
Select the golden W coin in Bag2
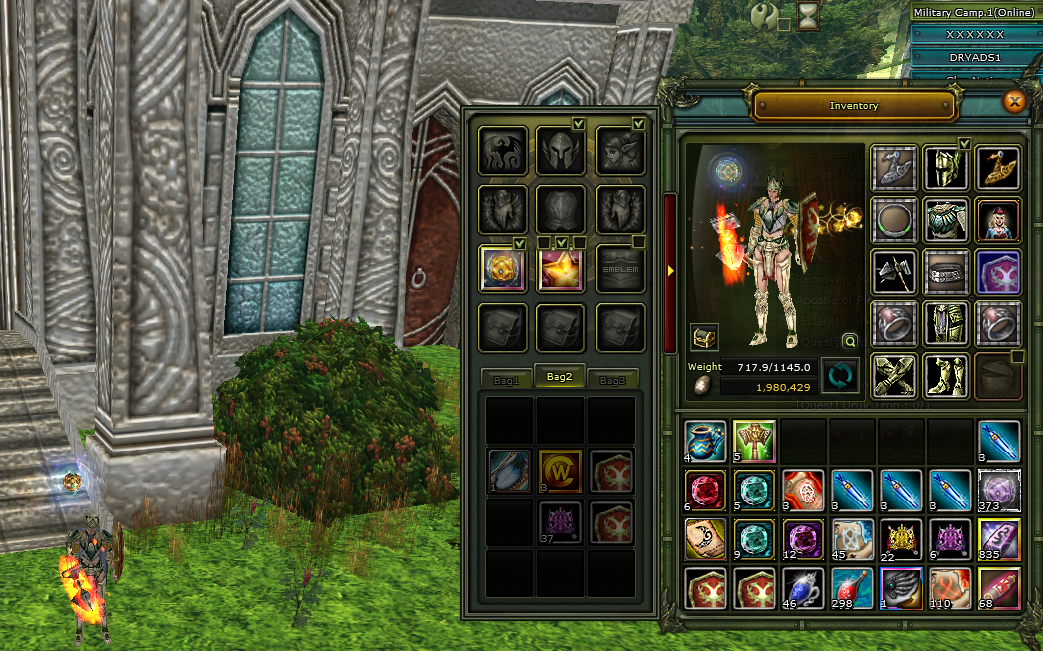[x=560, y=471]
